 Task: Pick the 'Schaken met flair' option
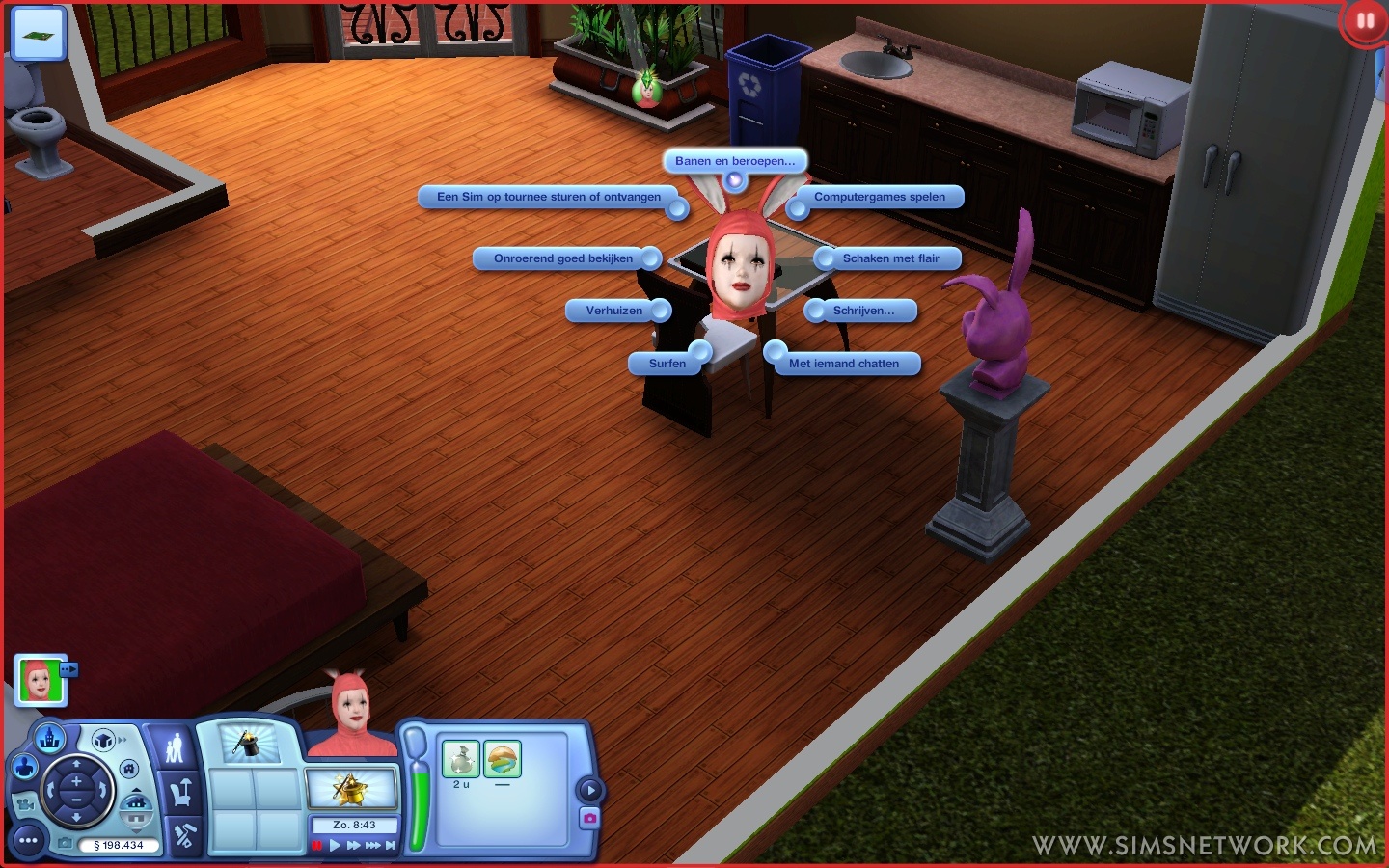click(x=890, y=258)
